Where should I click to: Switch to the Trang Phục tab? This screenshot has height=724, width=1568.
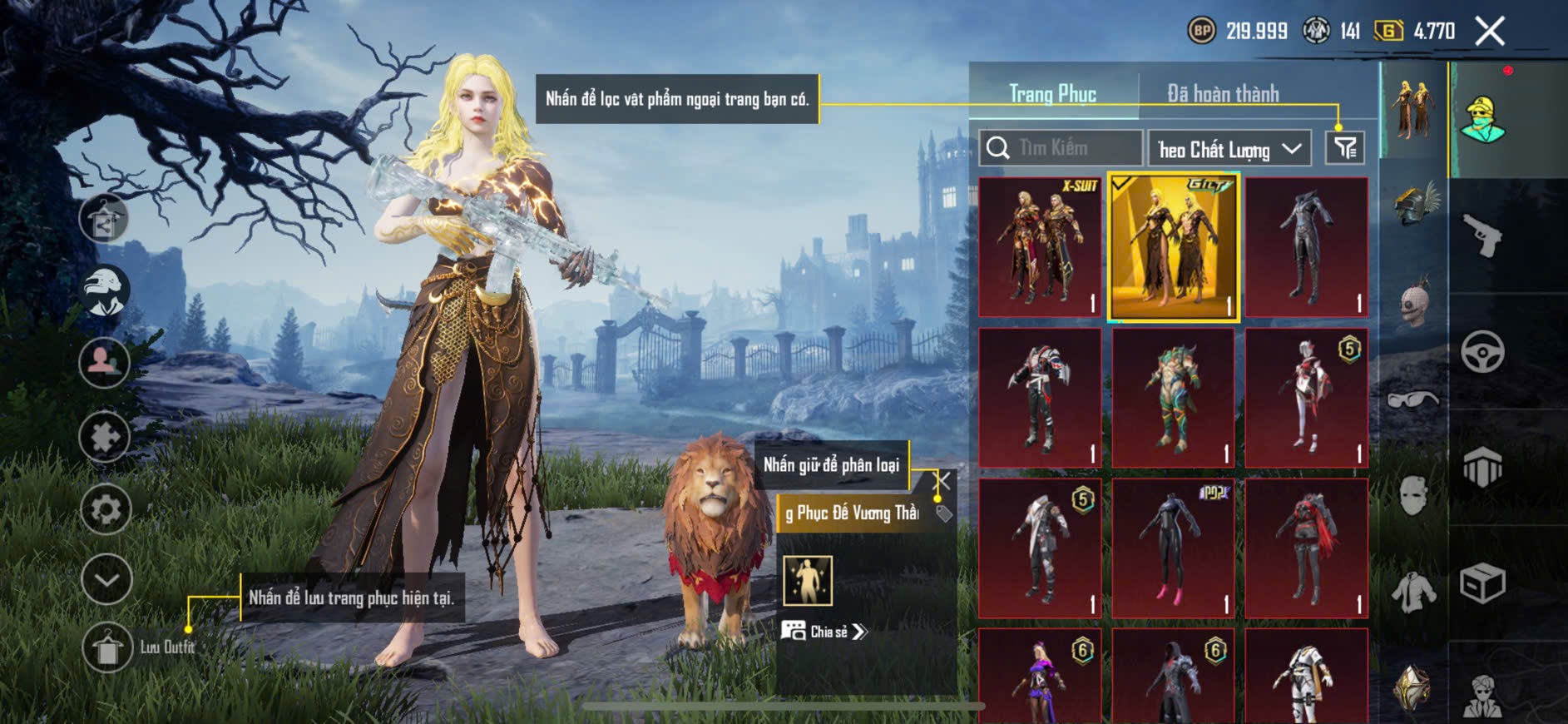[1052, 94]
